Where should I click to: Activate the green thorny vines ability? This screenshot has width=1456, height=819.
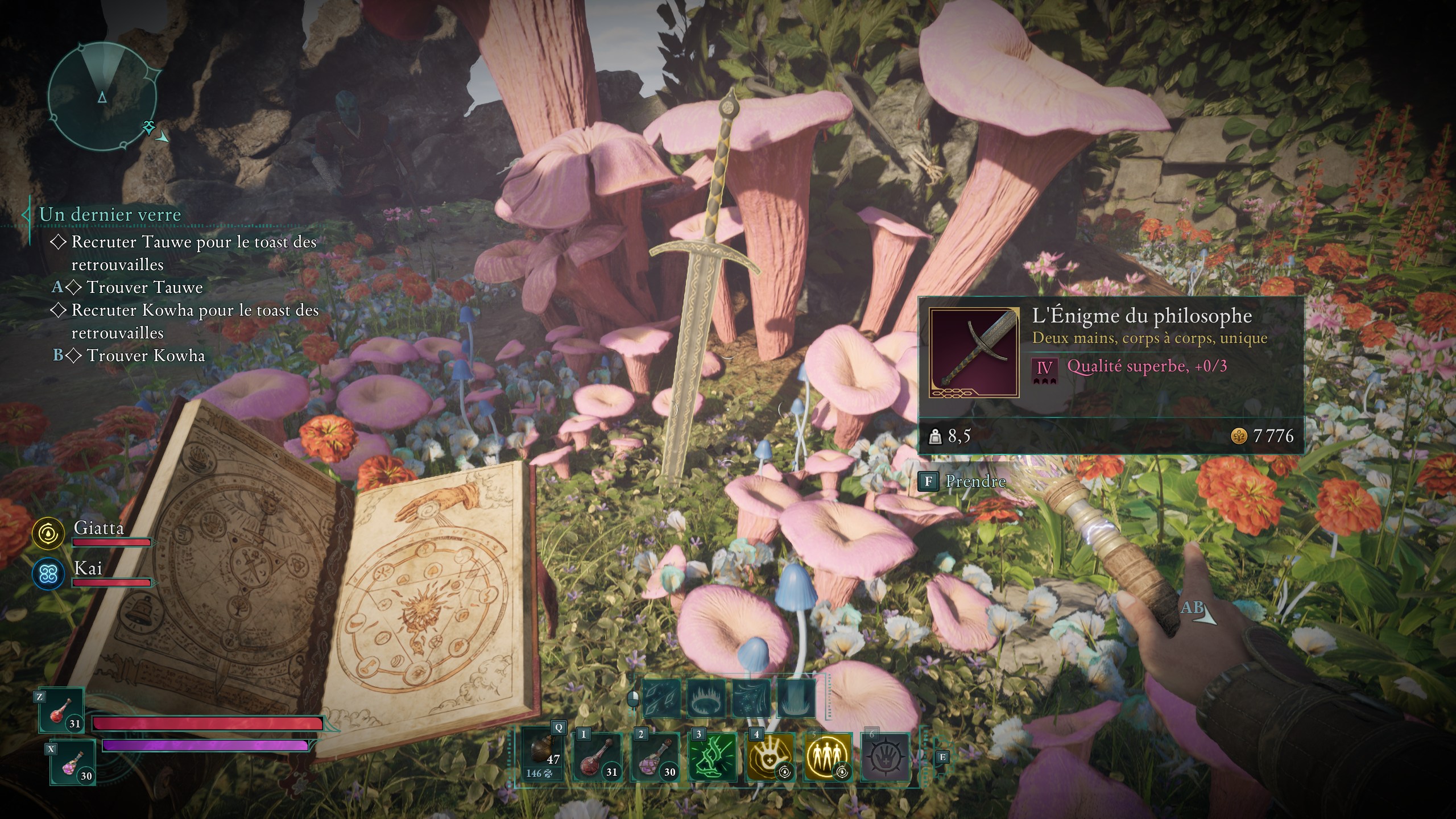pyautogui.click(x=713, y=757)
